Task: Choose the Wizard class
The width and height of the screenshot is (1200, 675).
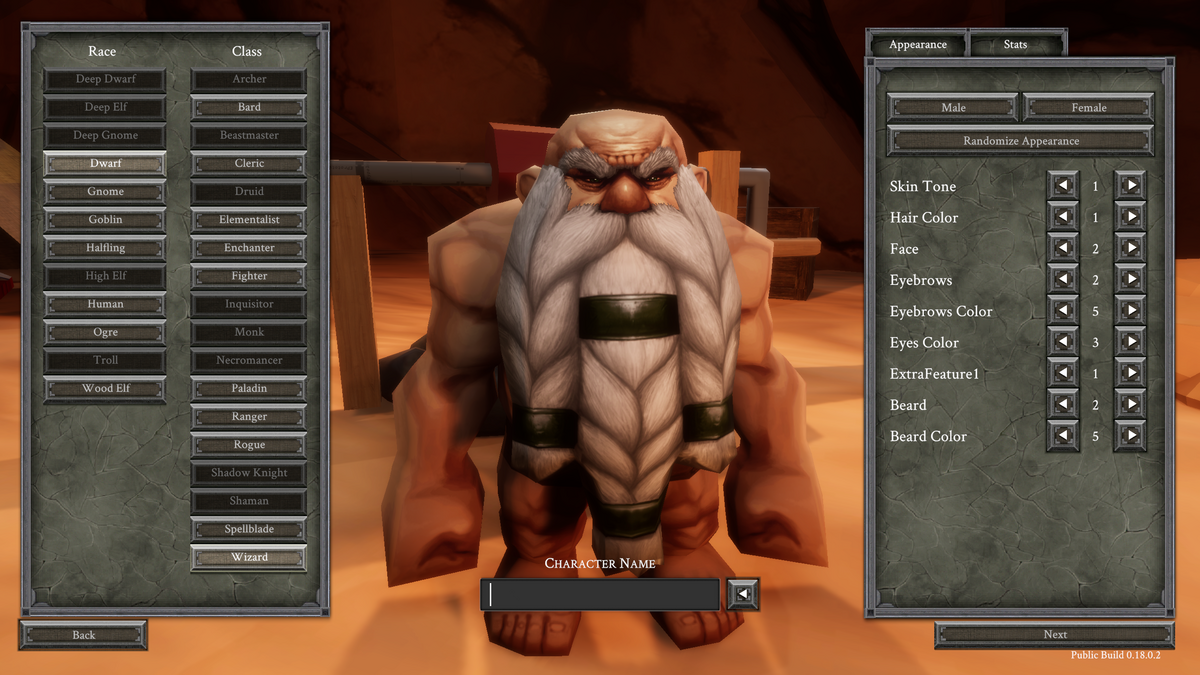Action: [x=249, y=557]
